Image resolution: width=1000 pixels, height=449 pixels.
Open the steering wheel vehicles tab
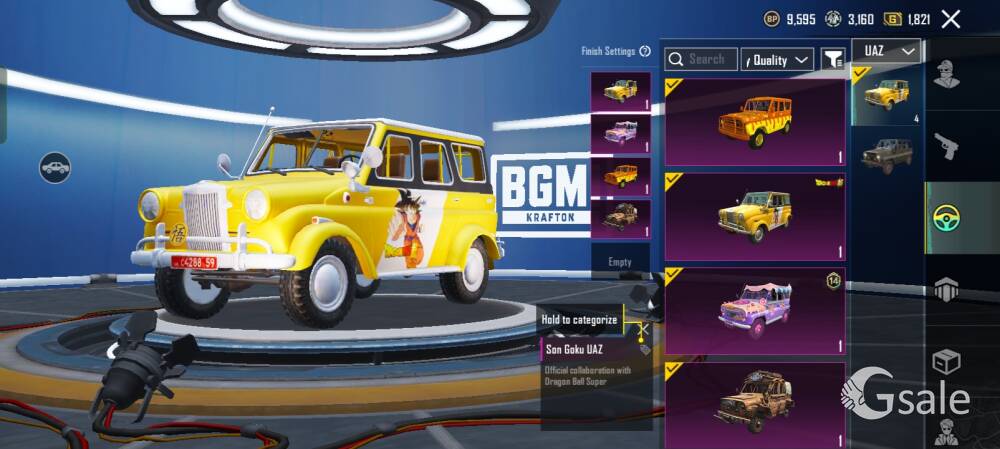[x=946, y=219]
